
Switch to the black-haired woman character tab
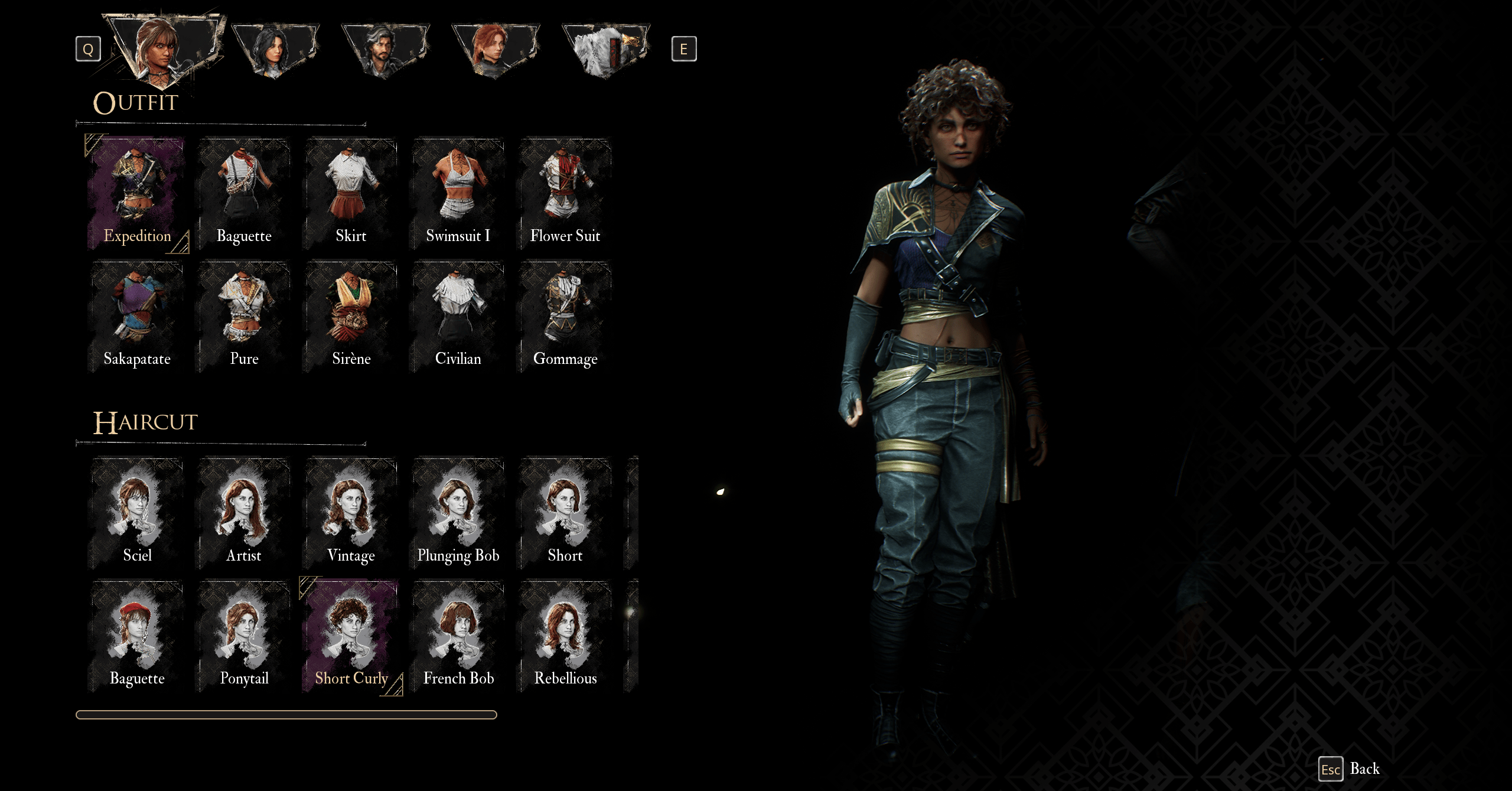tap(275, 50)
